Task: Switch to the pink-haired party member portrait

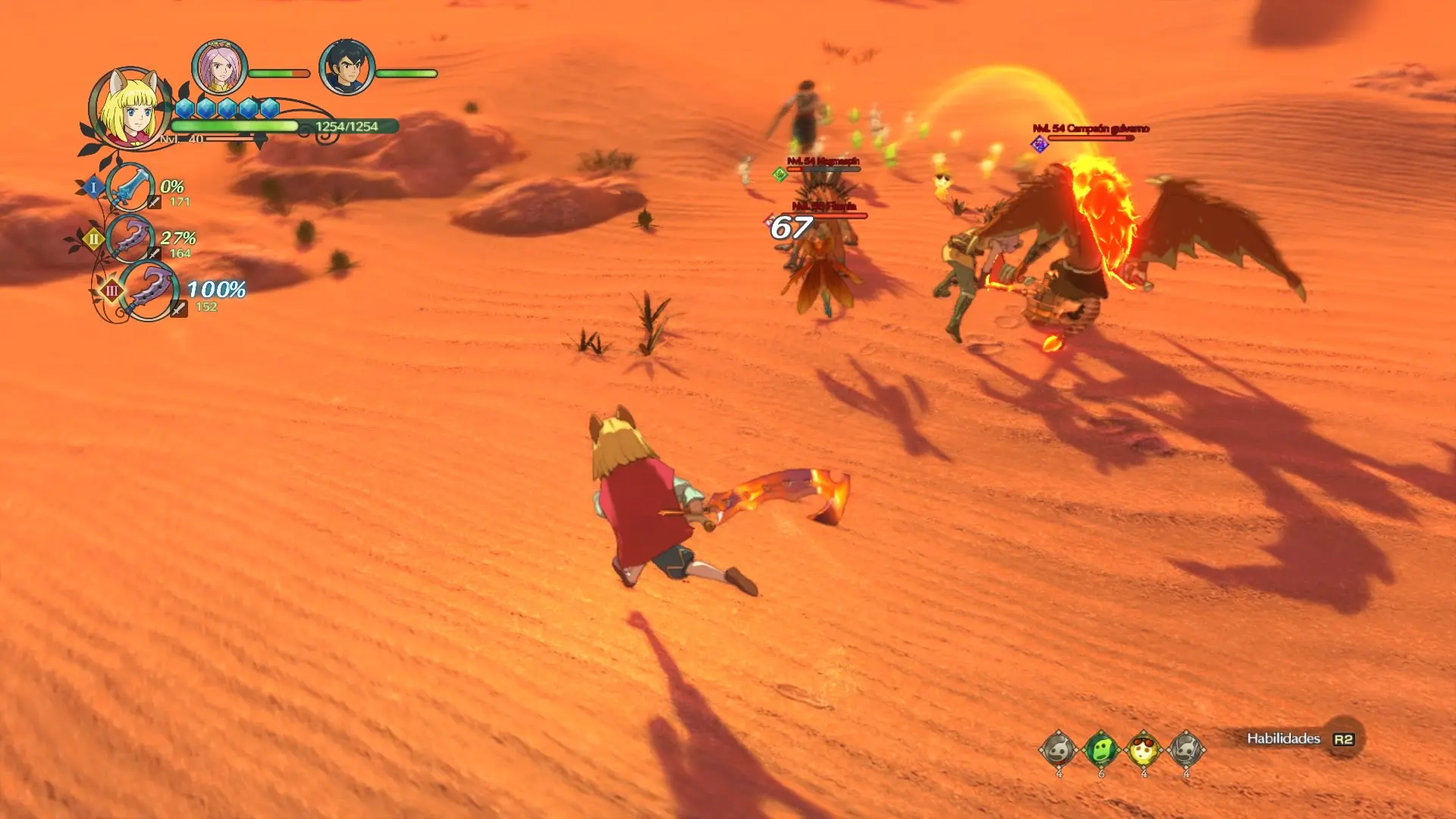Action: pos(220,67)
